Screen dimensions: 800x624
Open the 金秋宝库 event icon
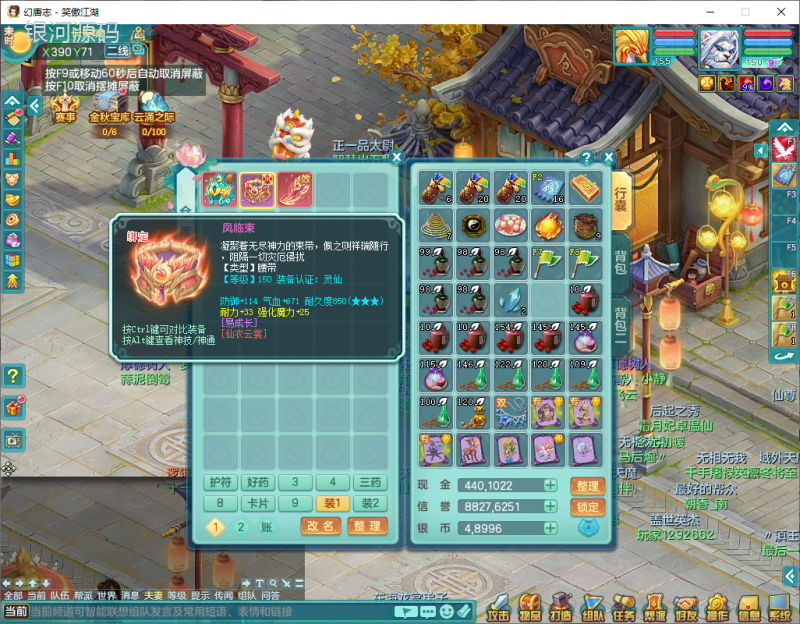(x=109, y=108)
